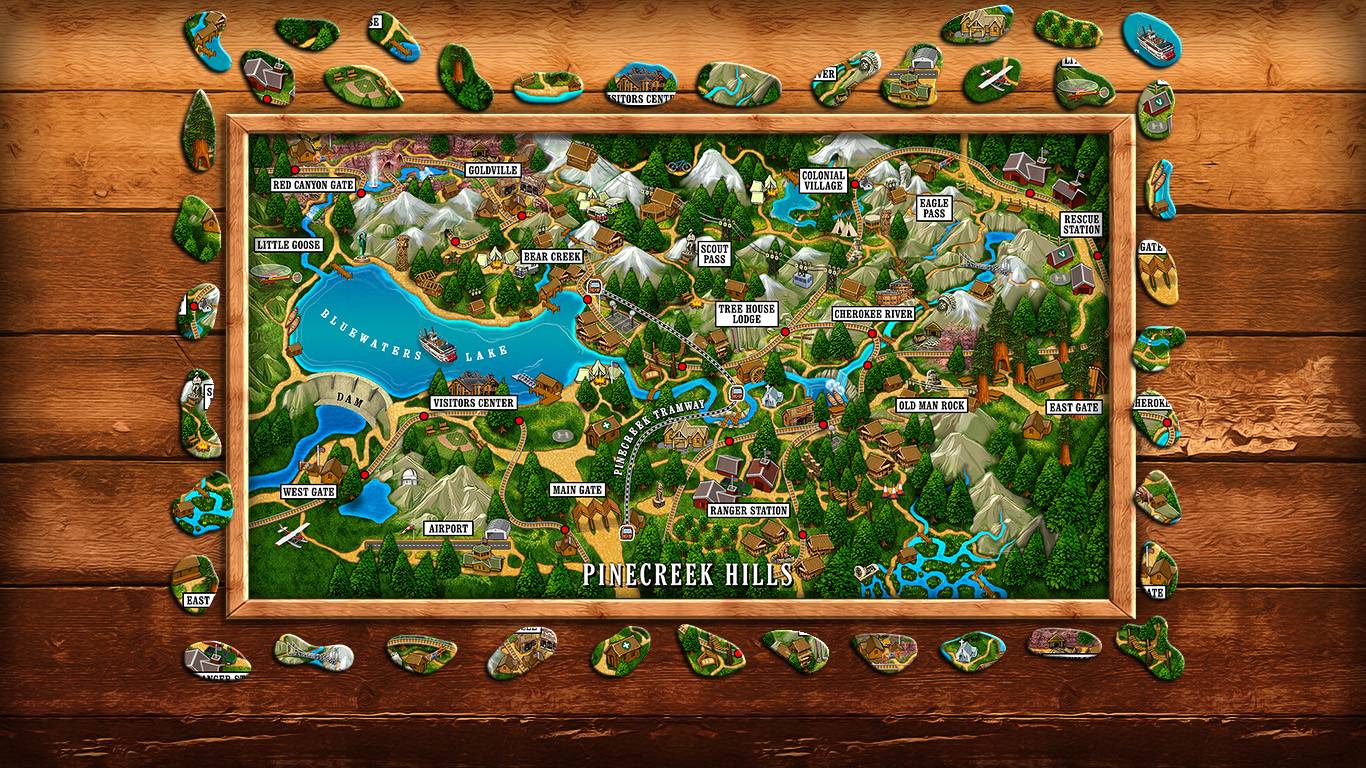Pick up the seaplane puzzle piece
The height and width of the screenshot is (768, 1366).
click(x=992, y=80)
